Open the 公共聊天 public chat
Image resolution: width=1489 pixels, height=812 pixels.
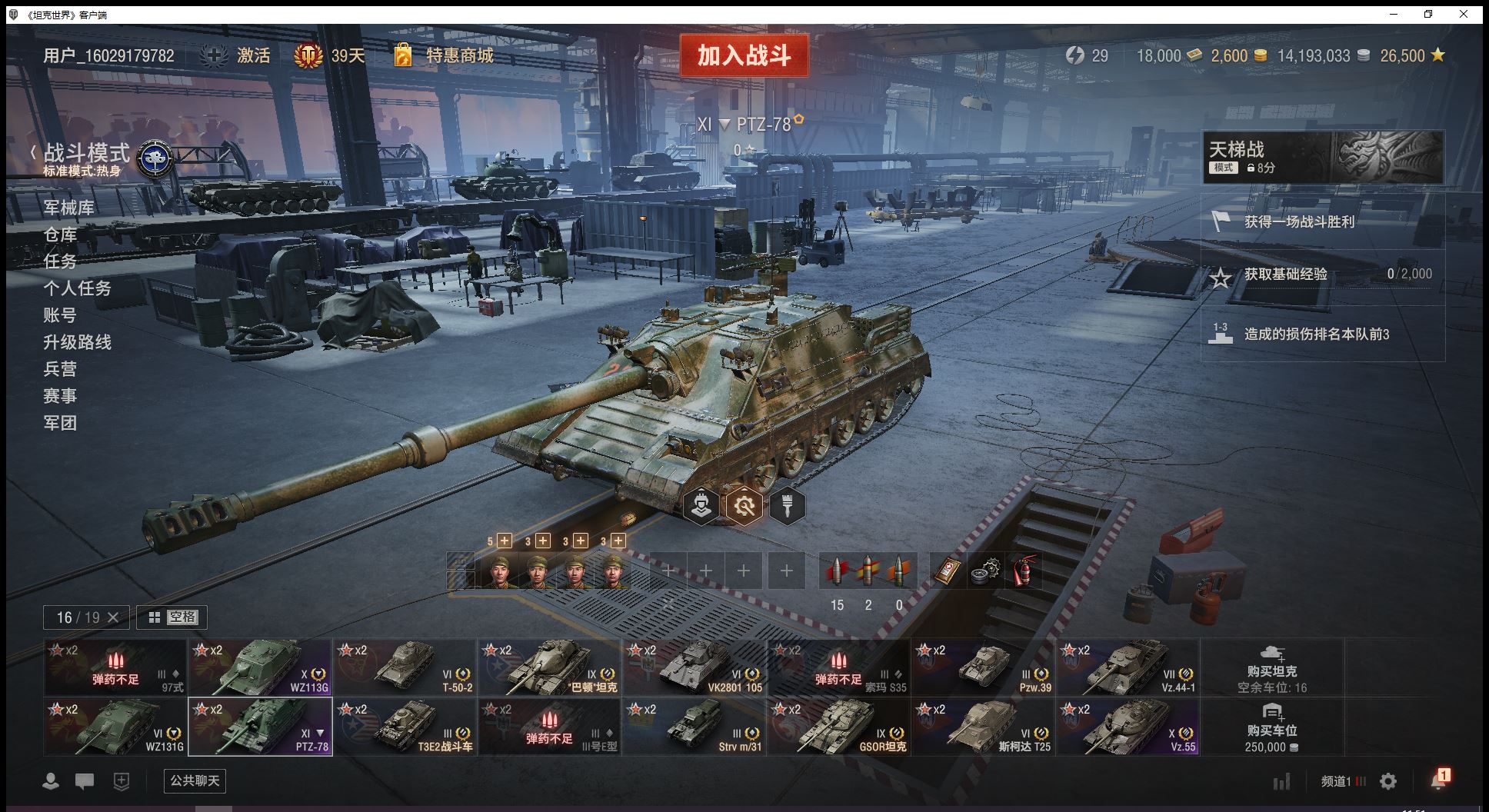(x=195, y=781)
